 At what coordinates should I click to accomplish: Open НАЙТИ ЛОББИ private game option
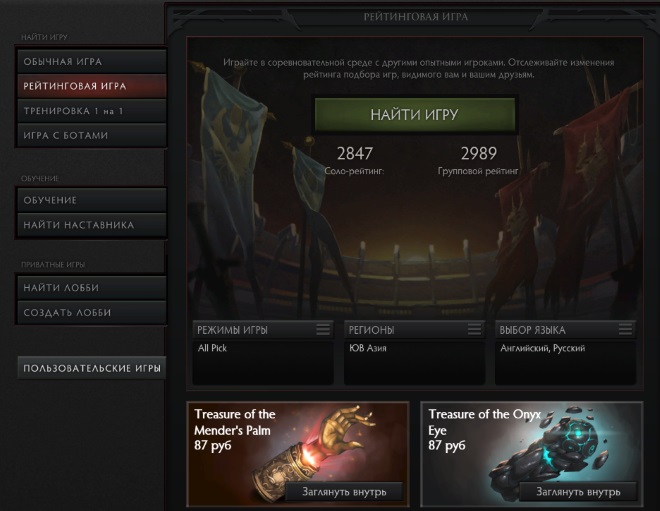[90, 288]
